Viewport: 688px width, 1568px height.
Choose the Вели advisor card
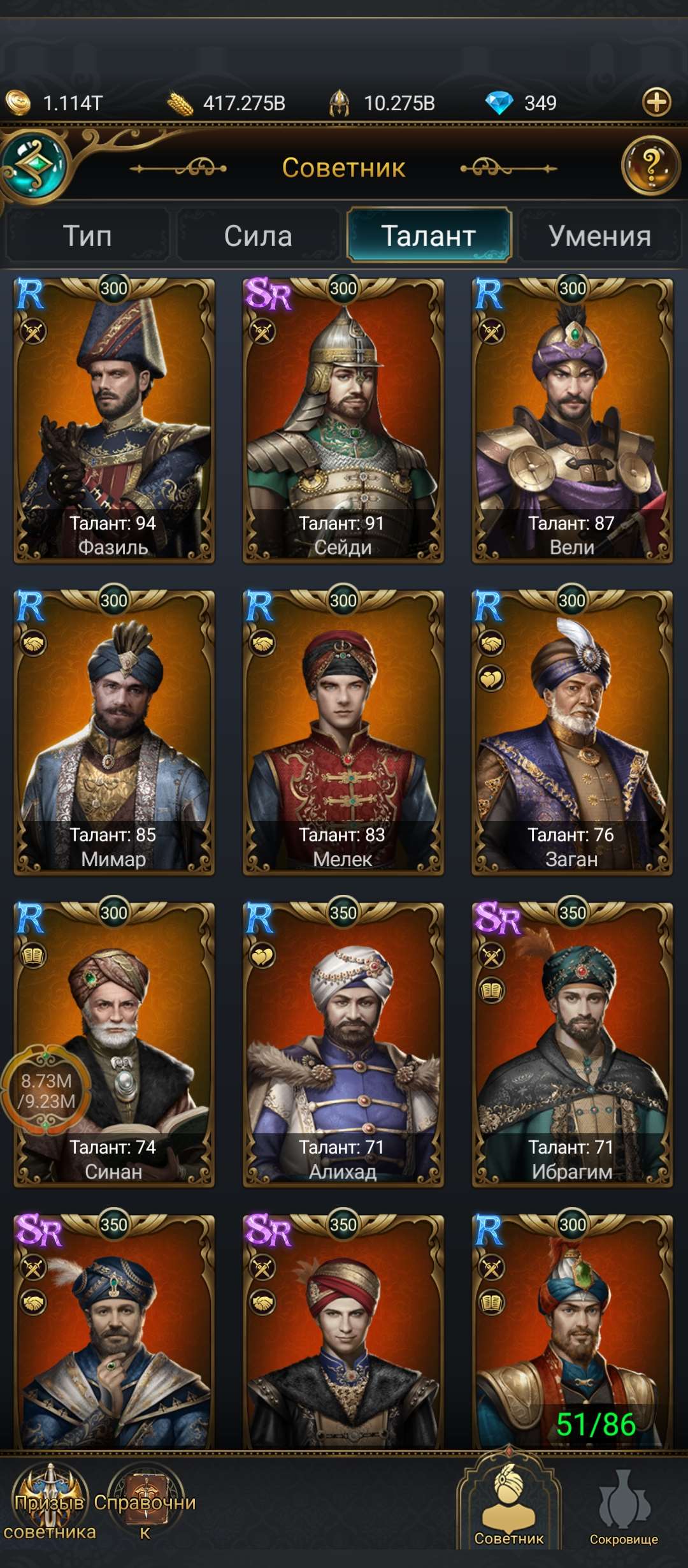572,421
